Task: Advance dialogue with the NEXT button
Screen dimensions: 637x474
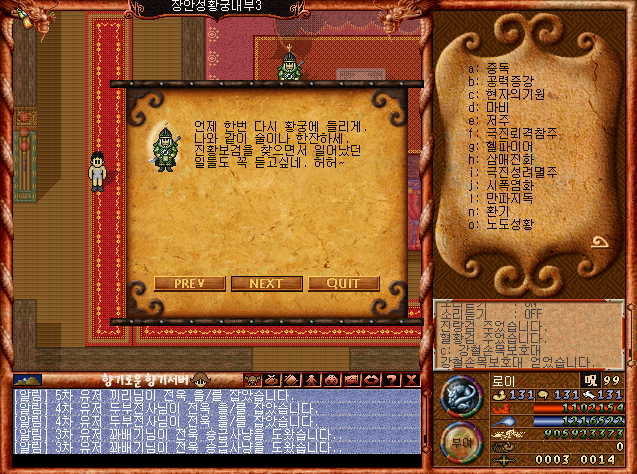Action: click(x=266, y=283)
